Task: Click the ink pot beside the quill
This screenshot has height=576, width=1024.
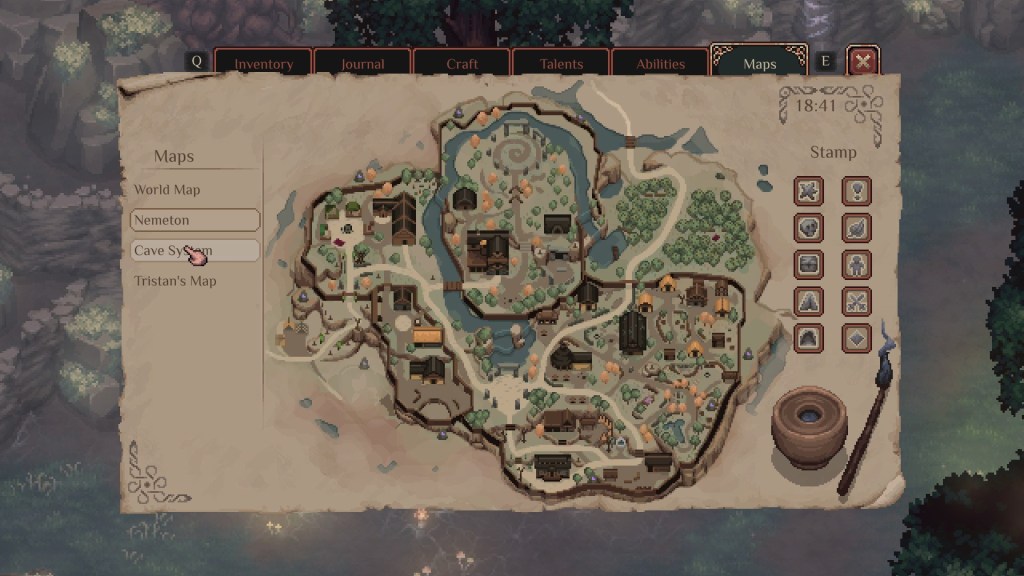Action: (x=808, y=423)
